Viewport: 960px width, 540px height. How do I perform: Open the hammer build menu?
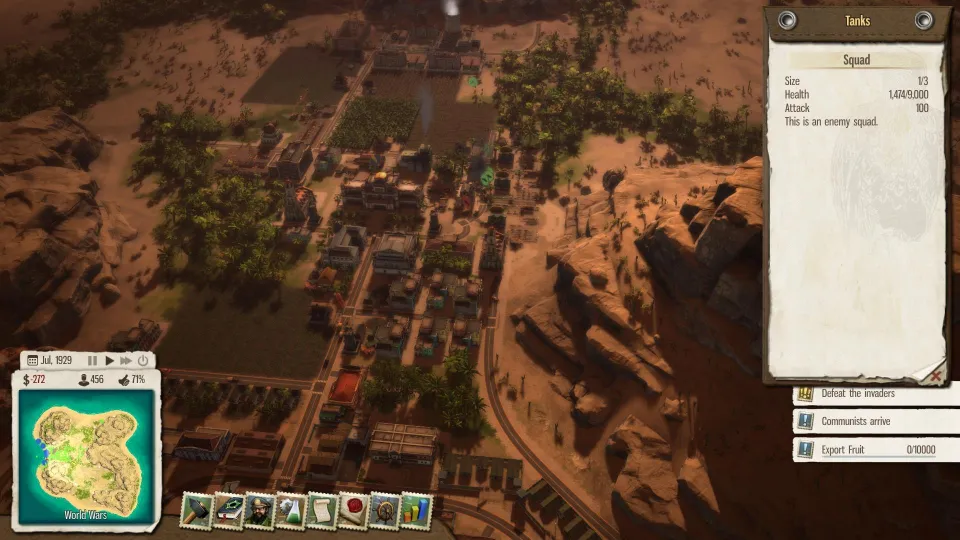coord(197,511)
